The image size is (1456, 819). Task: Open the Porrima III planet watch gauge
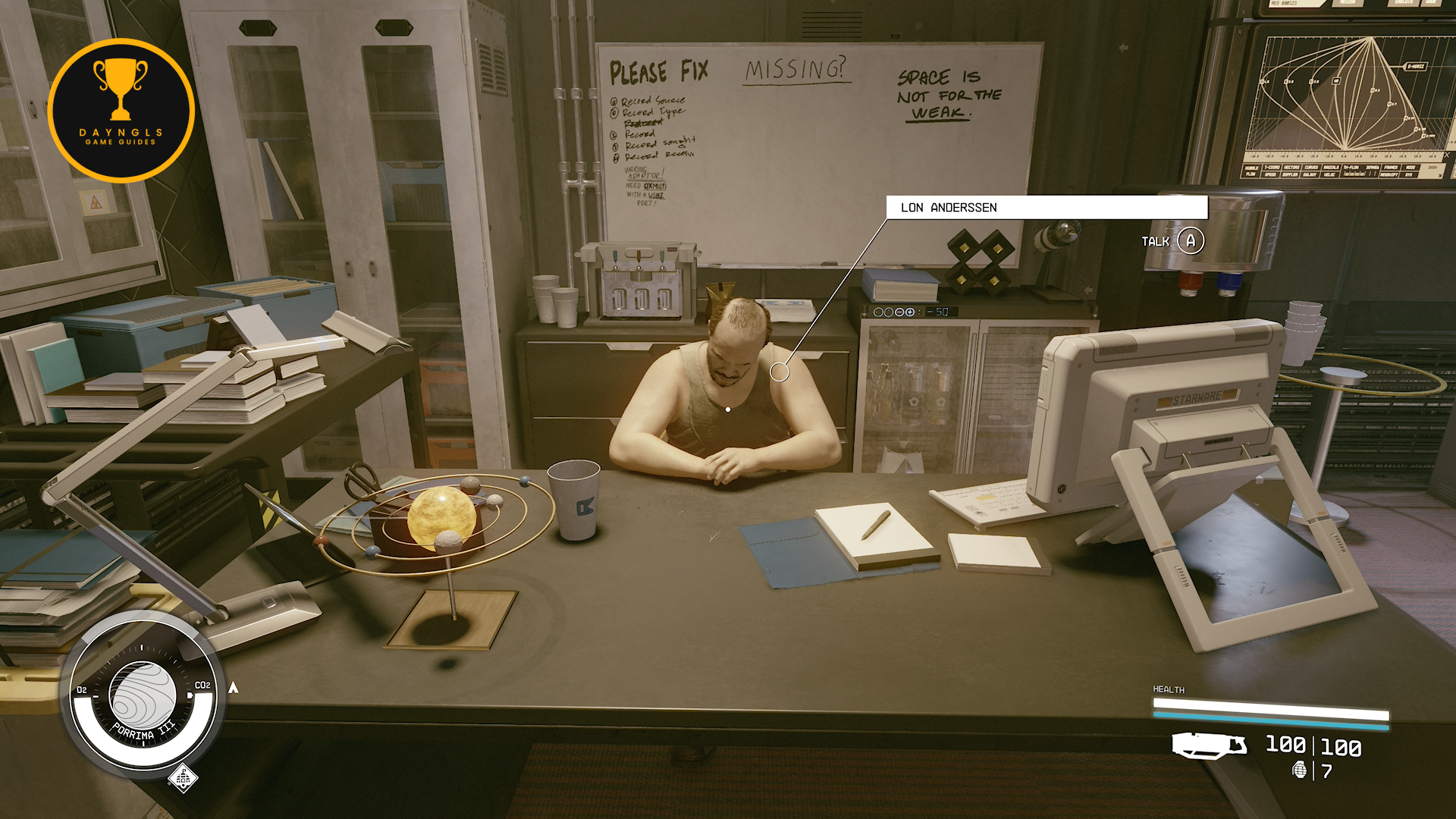[143, 696]
